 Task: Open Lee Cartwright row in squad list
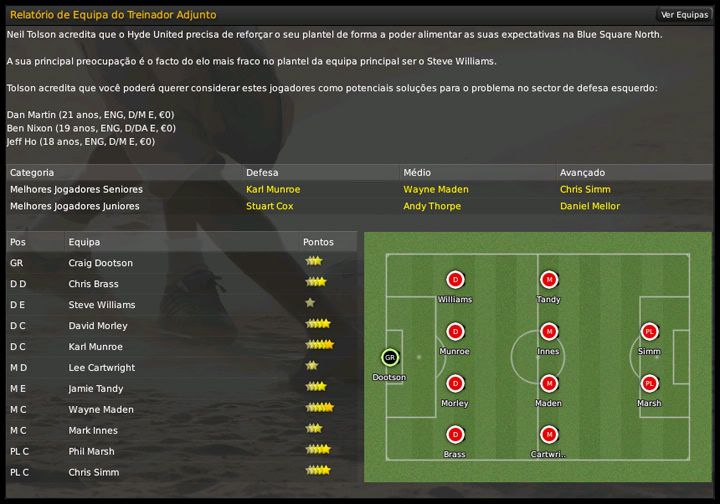(101, 368)
